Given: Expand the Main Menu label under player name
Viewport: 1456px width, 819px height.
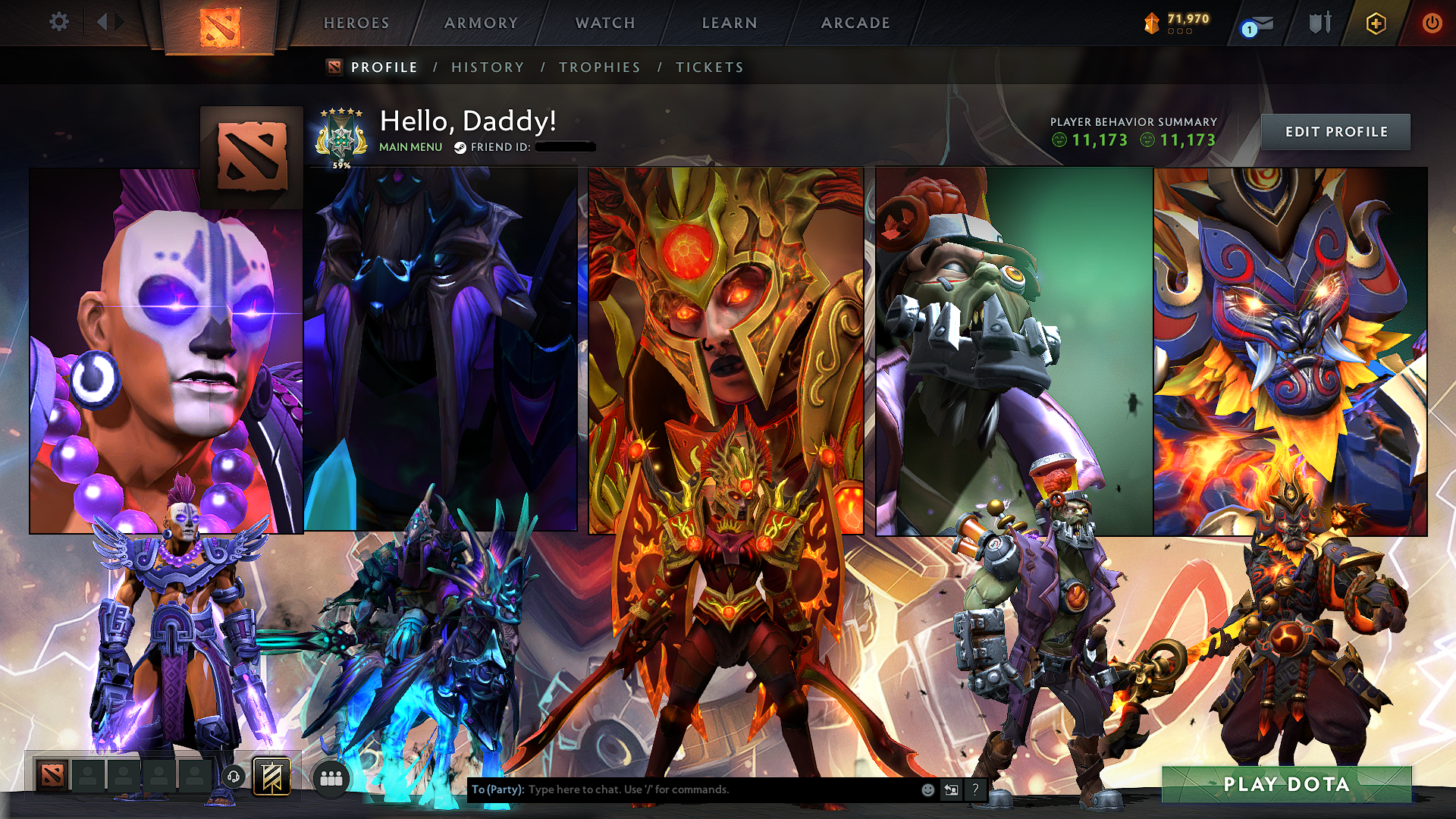Looking at the screenshot, I should [x=409, y=146].
